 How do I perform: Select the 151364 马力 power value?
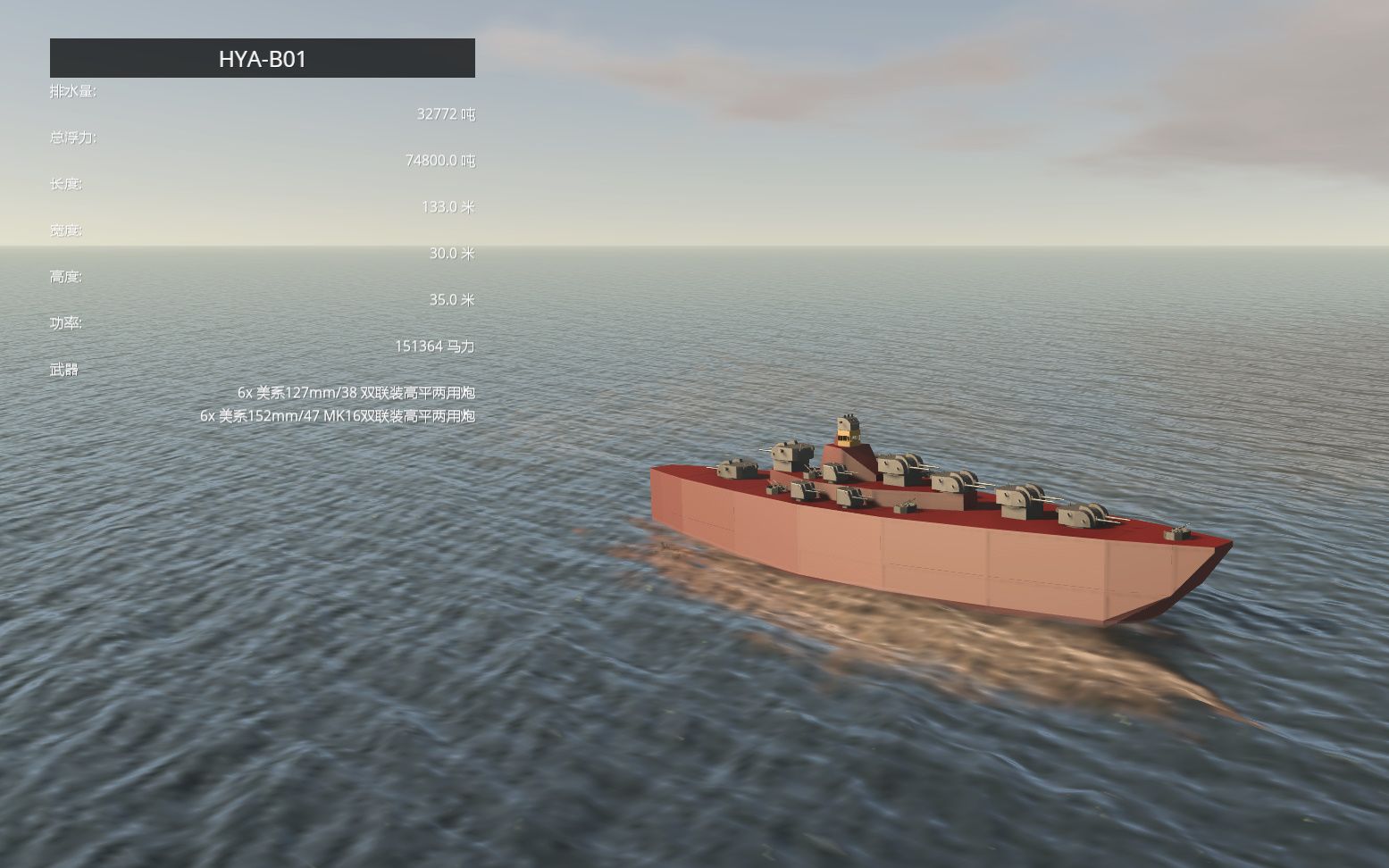click(x=437, y=346)
